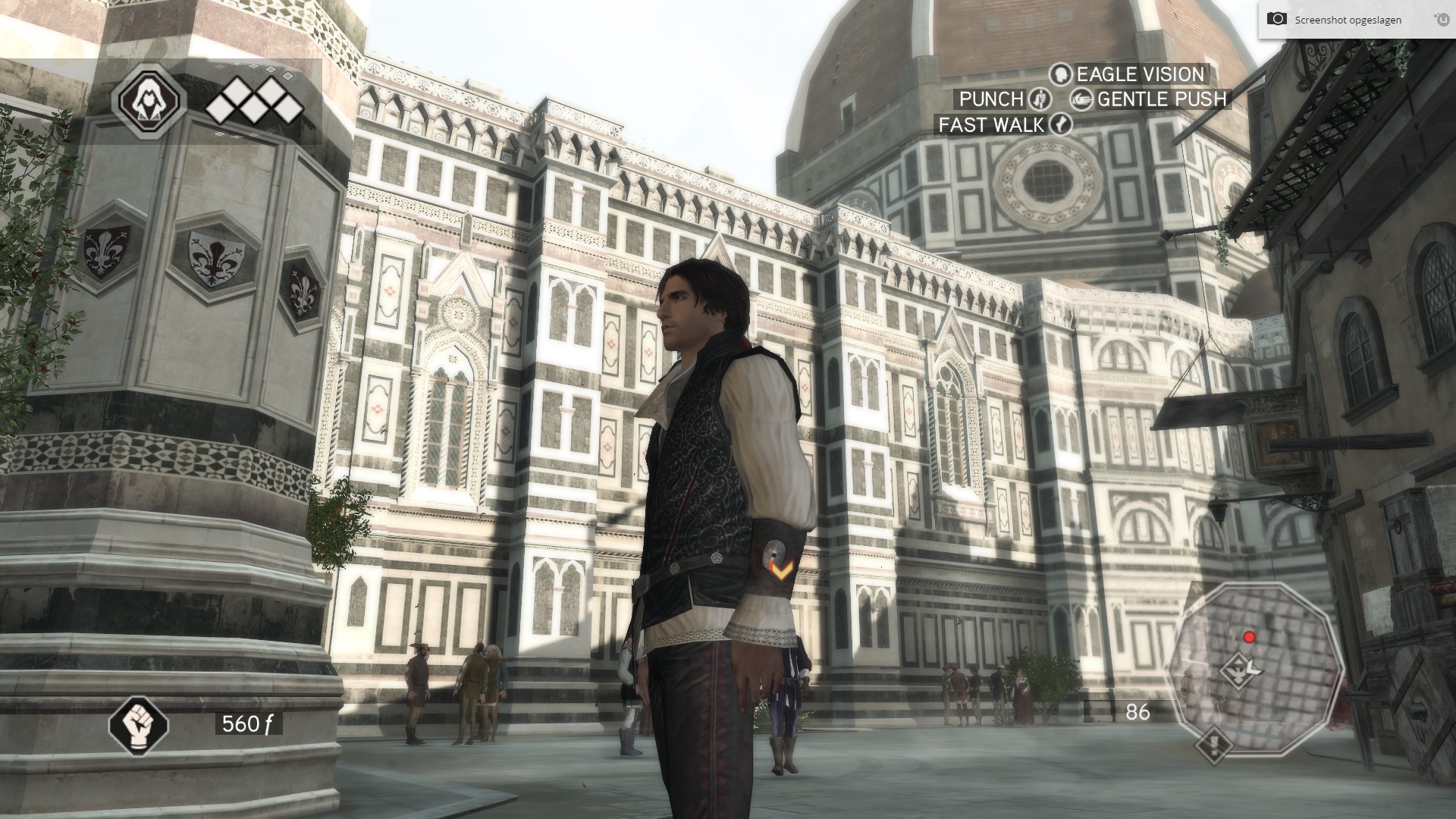Click the red dot marker on the minimap
Screen dimensions: 1456x819
coord(1249,637)
